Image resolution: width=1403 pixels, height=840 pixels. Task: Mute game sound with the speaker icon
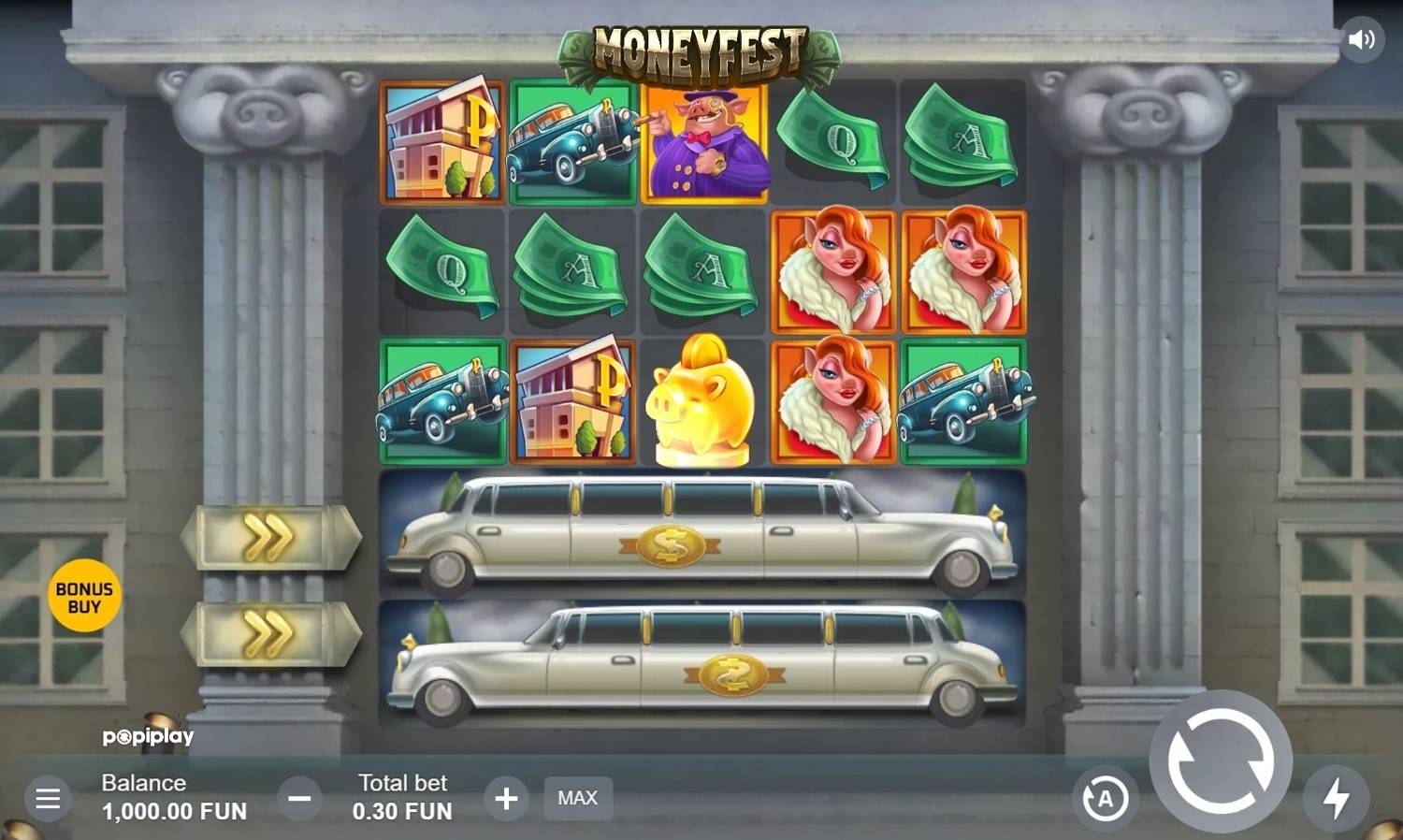pyautogui.click(x=1363, y=38)
